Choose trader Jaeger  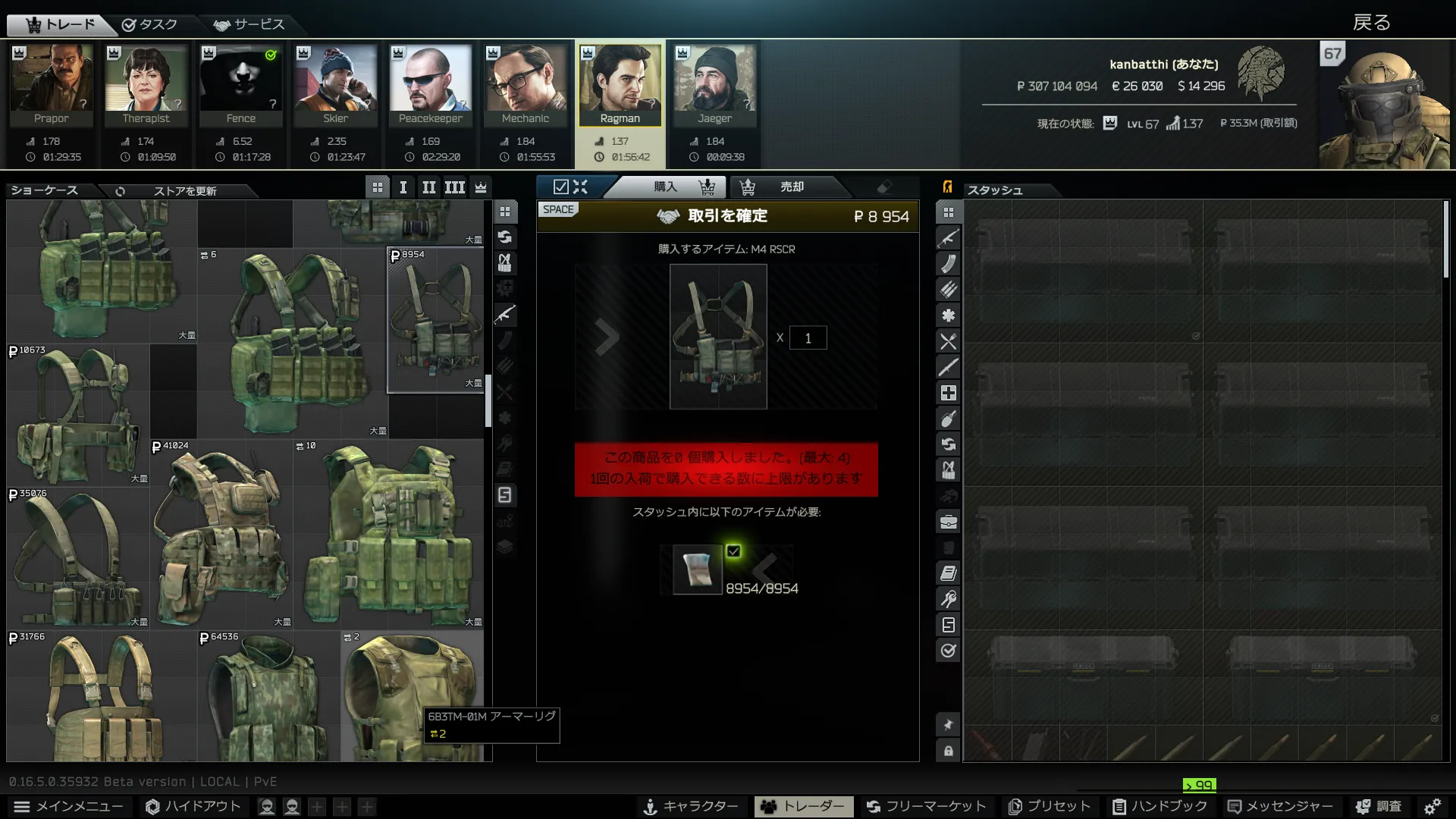(715, 85)
